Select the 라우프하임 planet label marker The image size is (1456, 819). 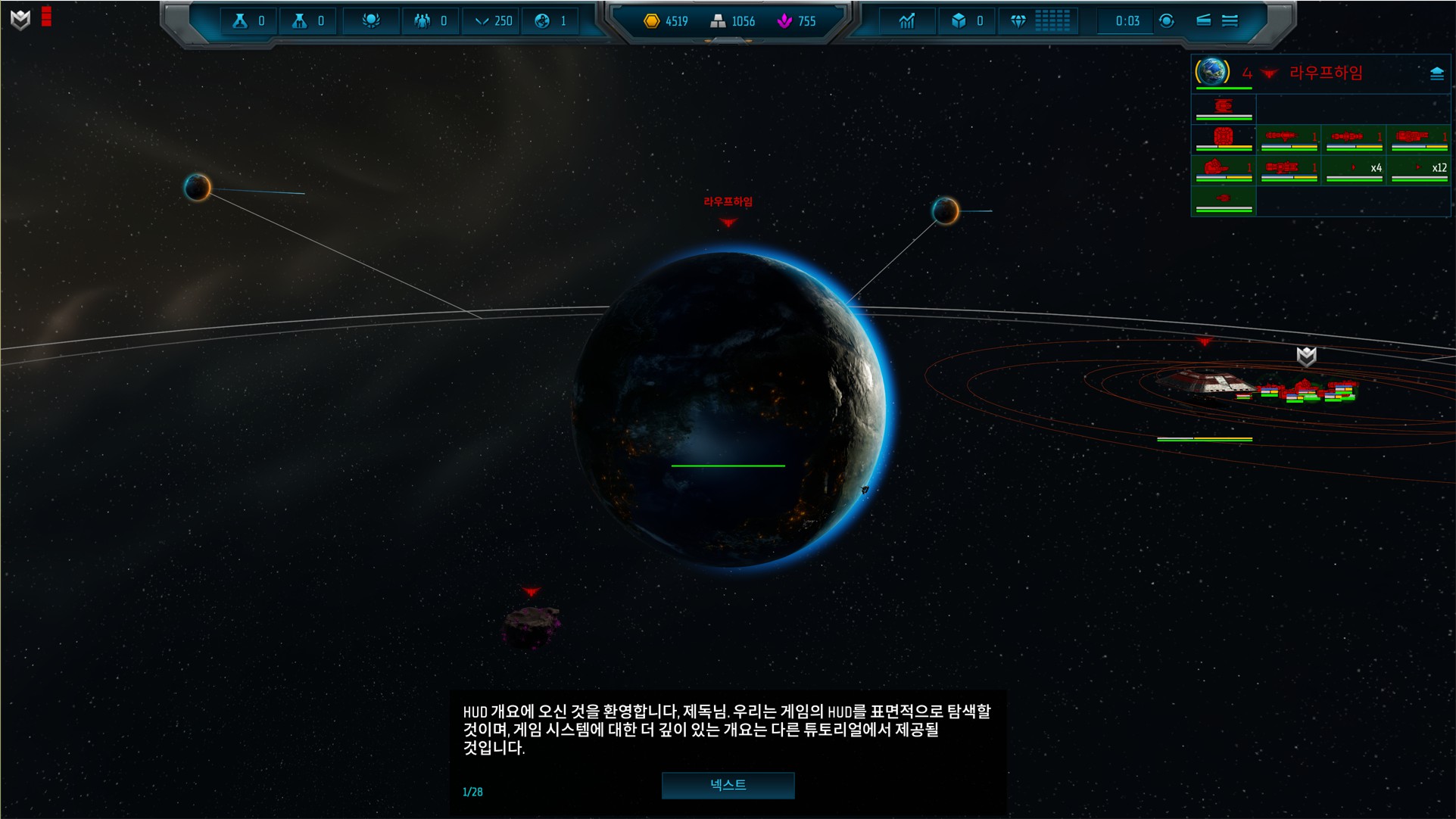tap(728, 202)
